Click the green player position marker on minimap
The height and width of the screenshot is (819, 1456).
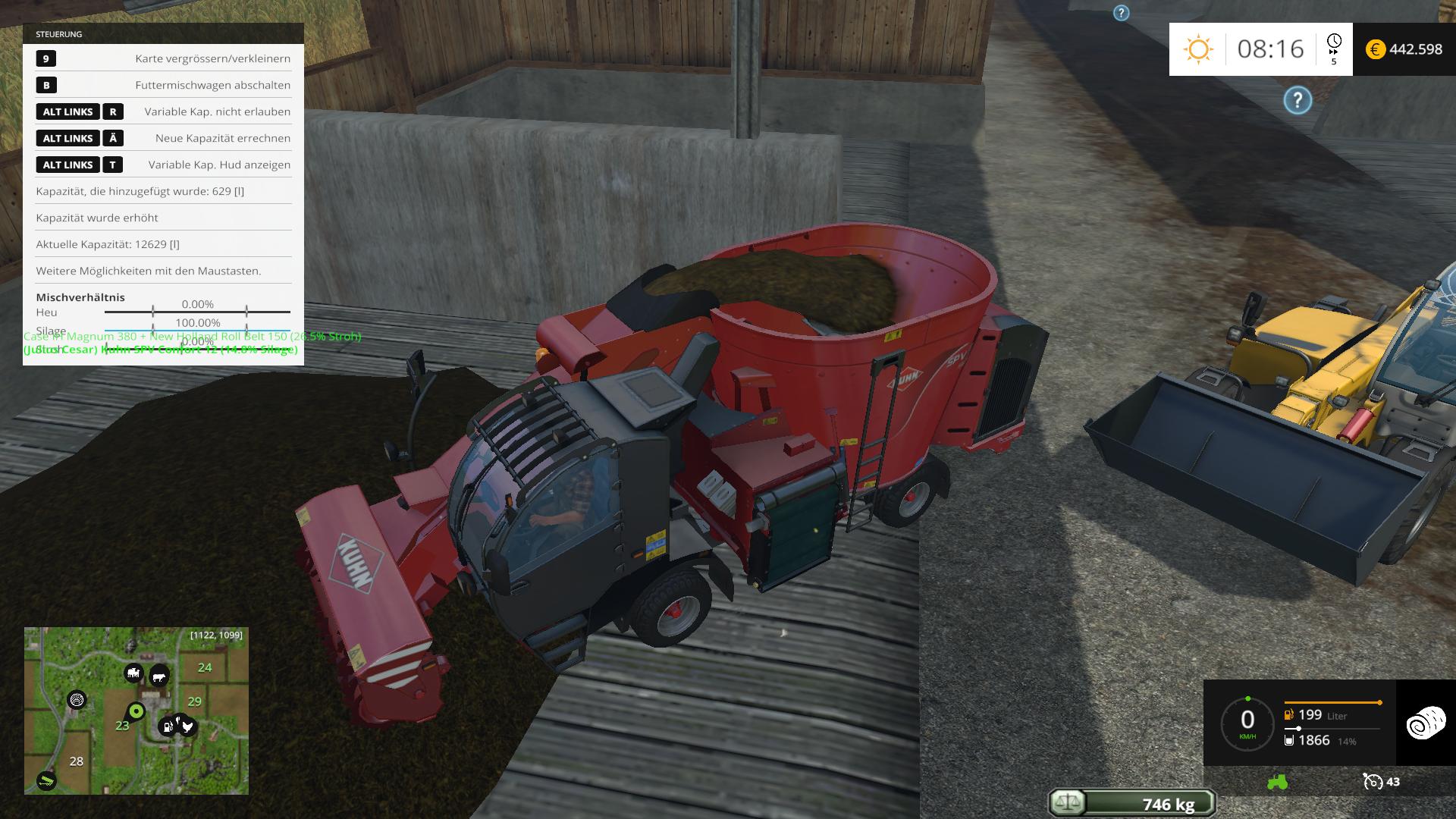(136, 711)
